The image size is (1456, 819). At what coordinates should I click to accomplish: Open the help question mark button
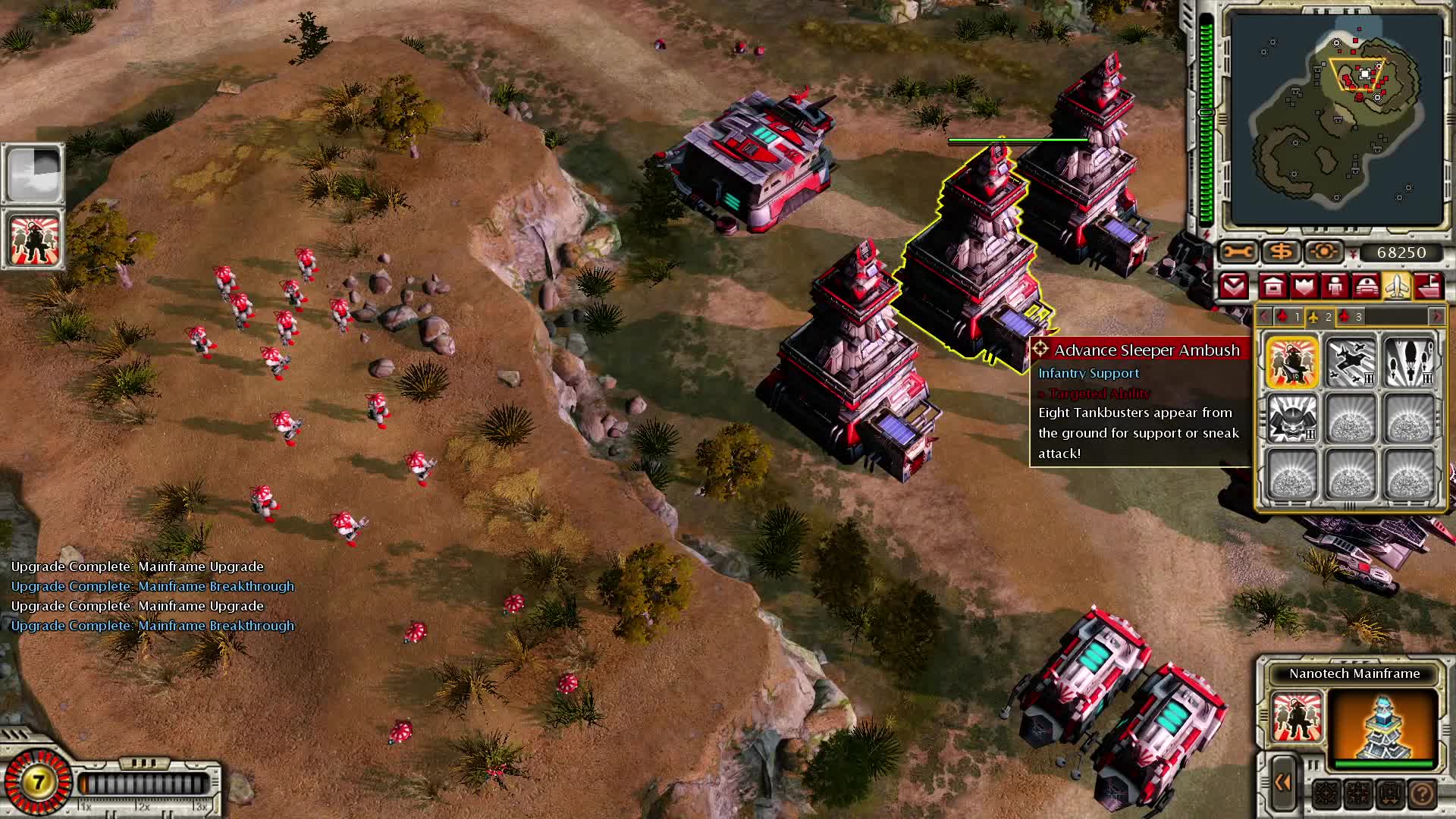(1422, 794)
